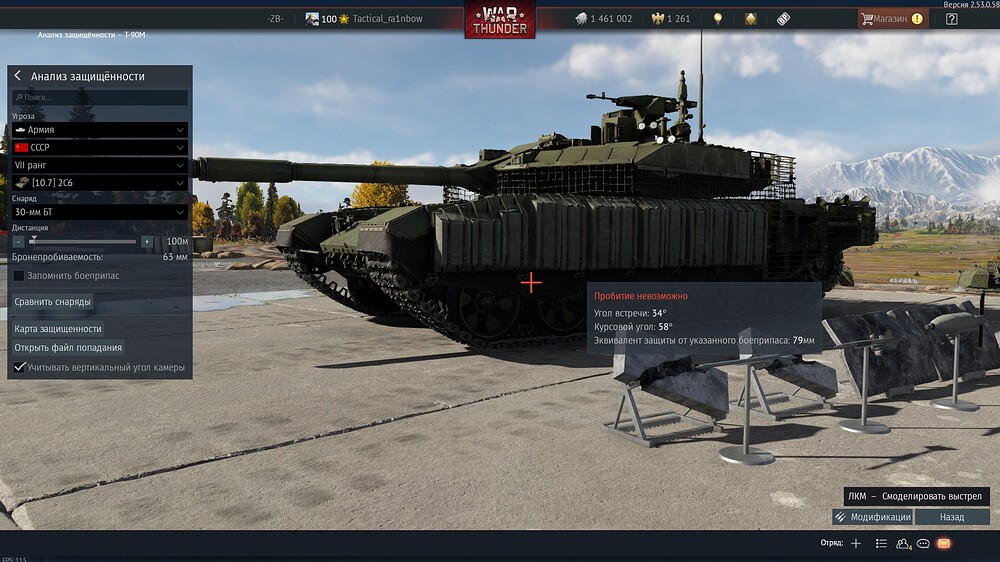Choose a shell in the 30-мм БТ dropdown
Image resolution: width=1000 pixels, height=562 pixels.
click(100, 212)
